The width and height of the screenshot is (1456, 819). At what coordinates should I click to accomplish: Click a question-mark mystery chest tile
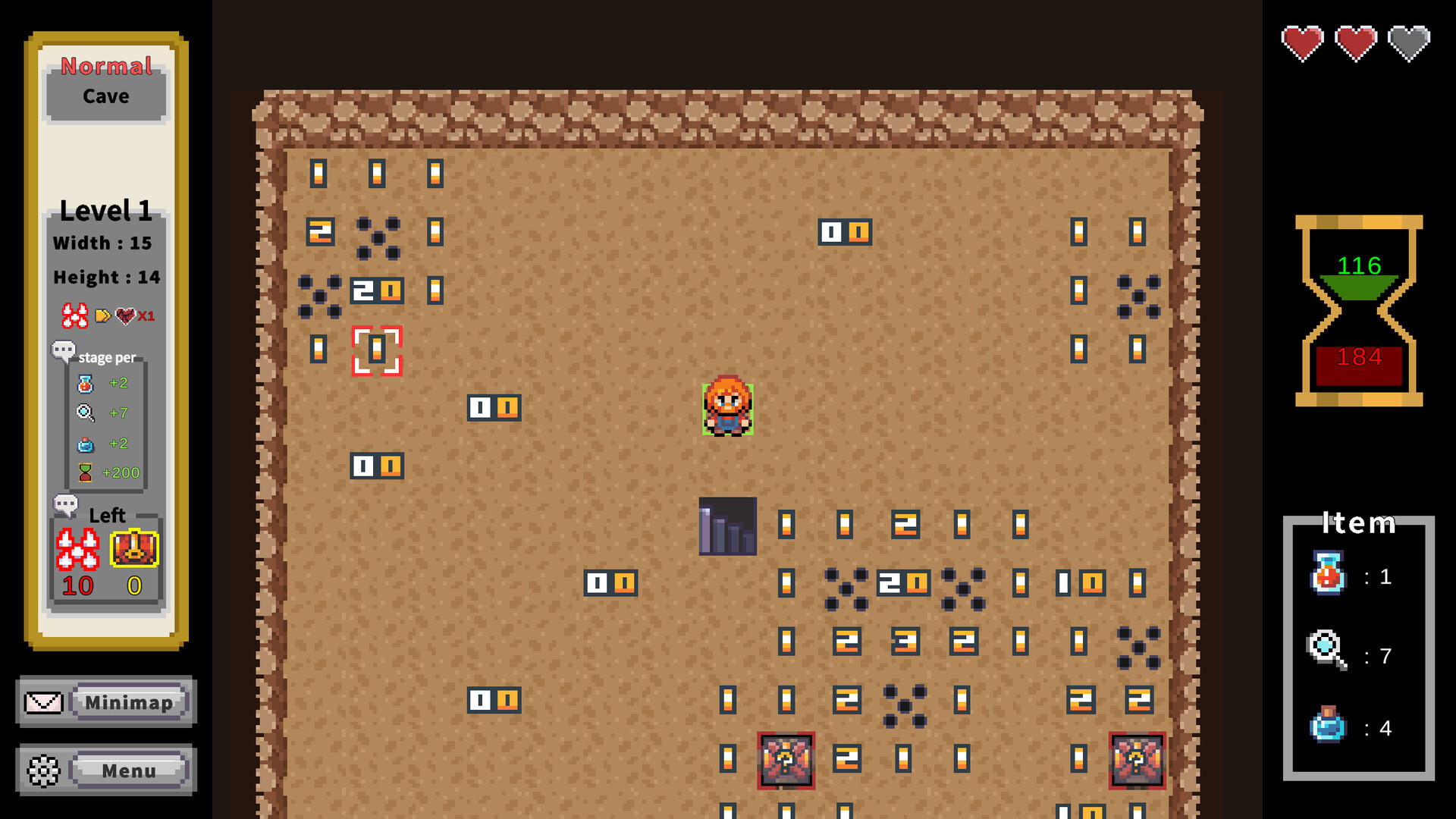[x=786, y=761]
